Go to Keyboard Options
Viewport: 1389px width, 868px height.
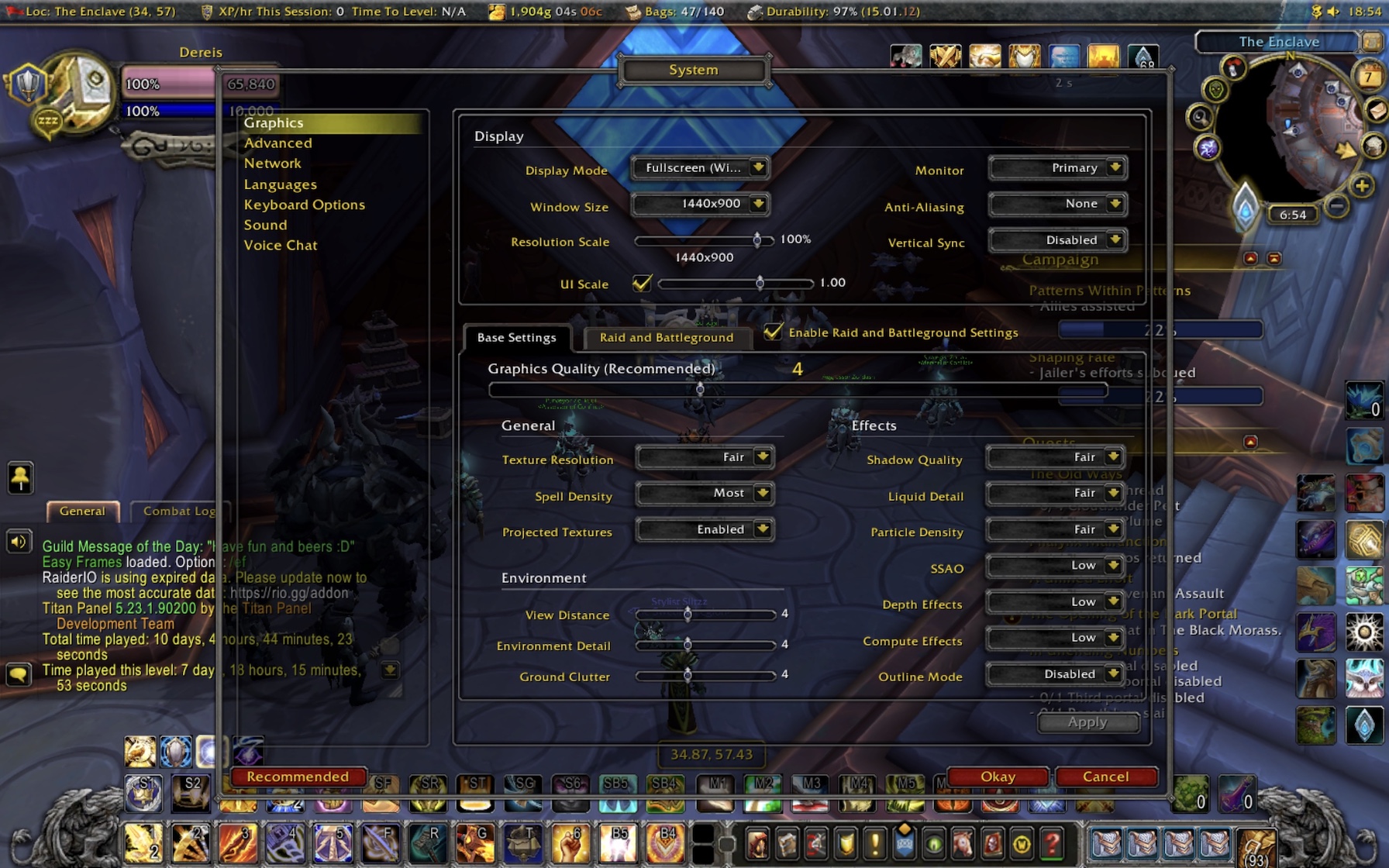[x=305, y=205]
